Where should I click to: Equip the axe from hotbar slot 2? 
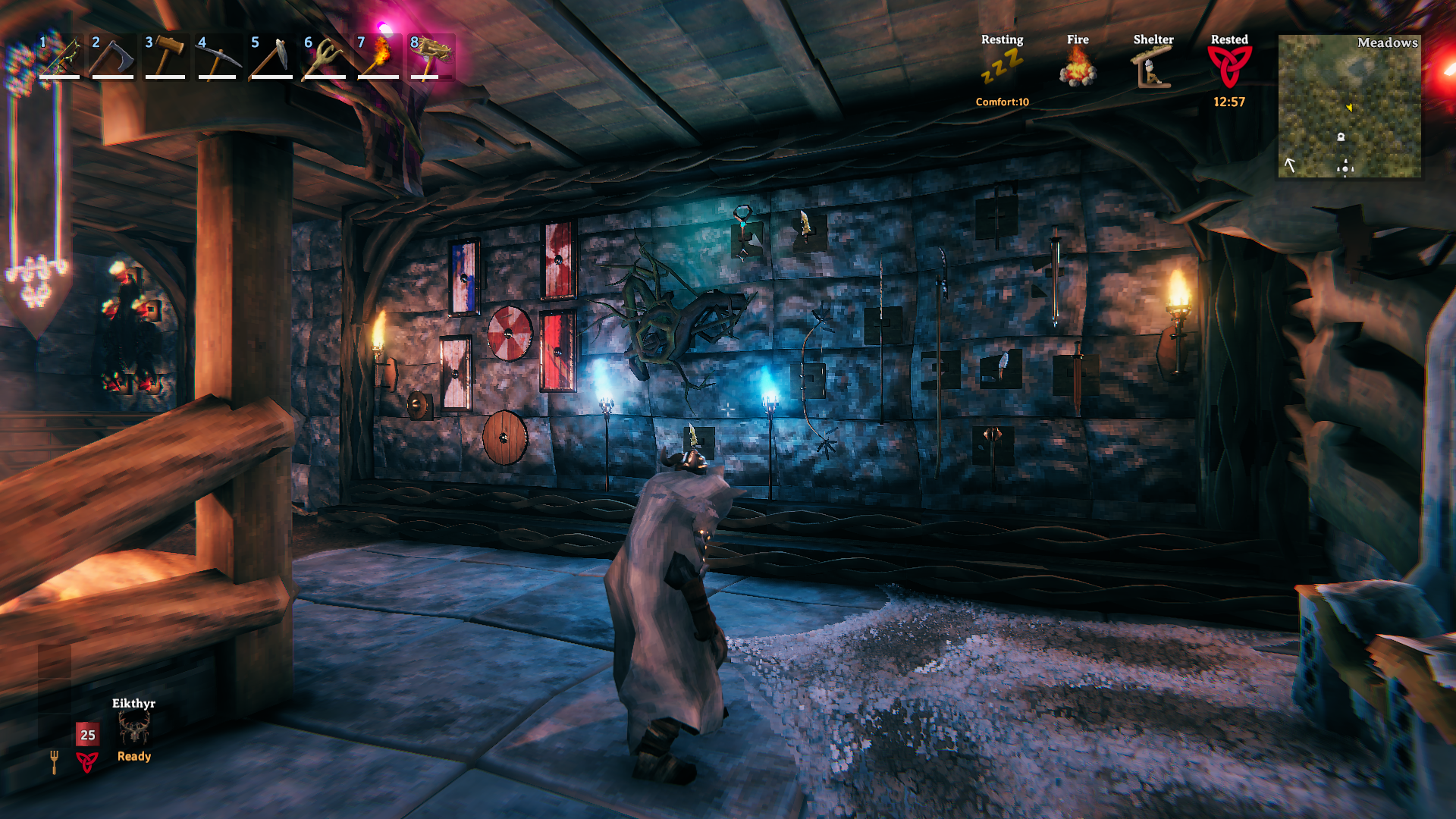tap(112, 57)
